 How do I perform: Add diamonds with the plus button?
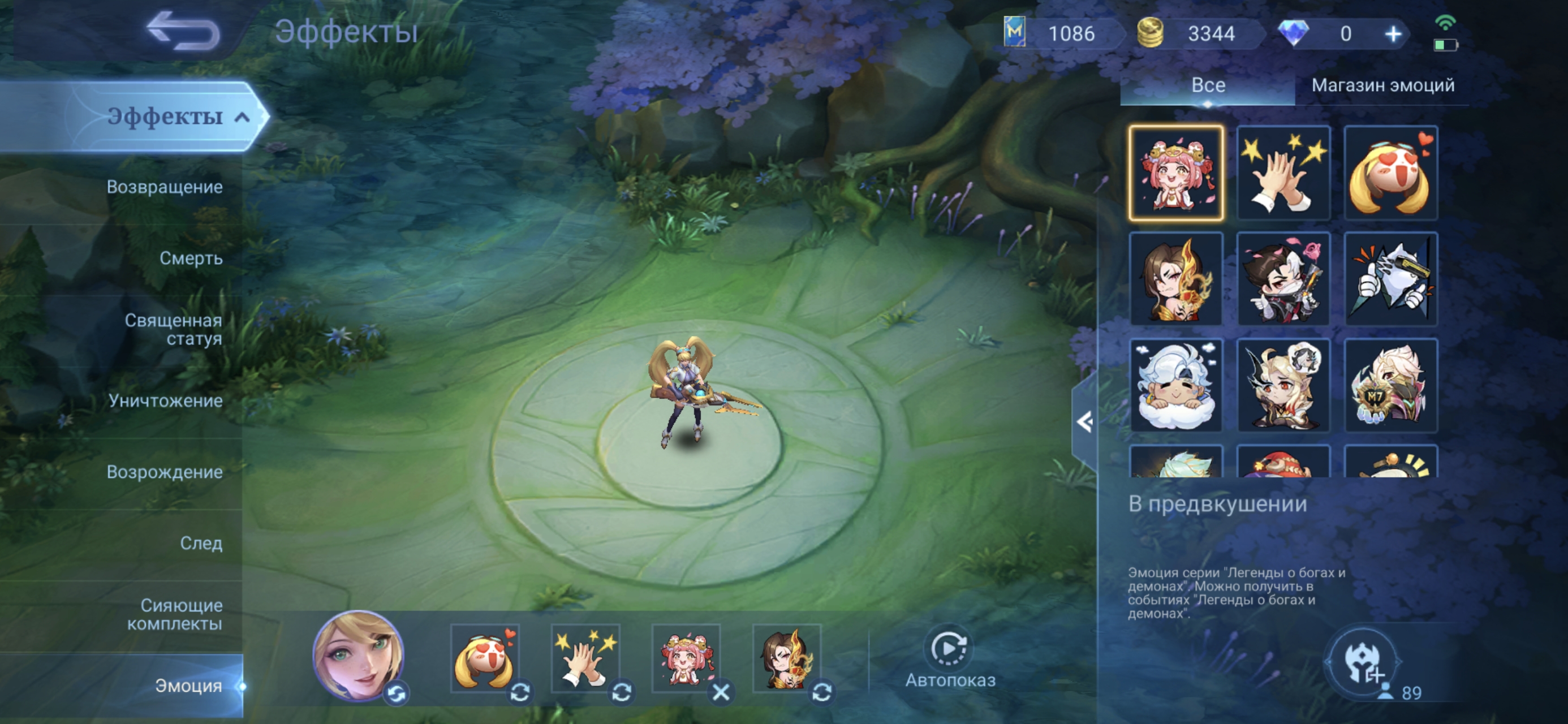1393,34
